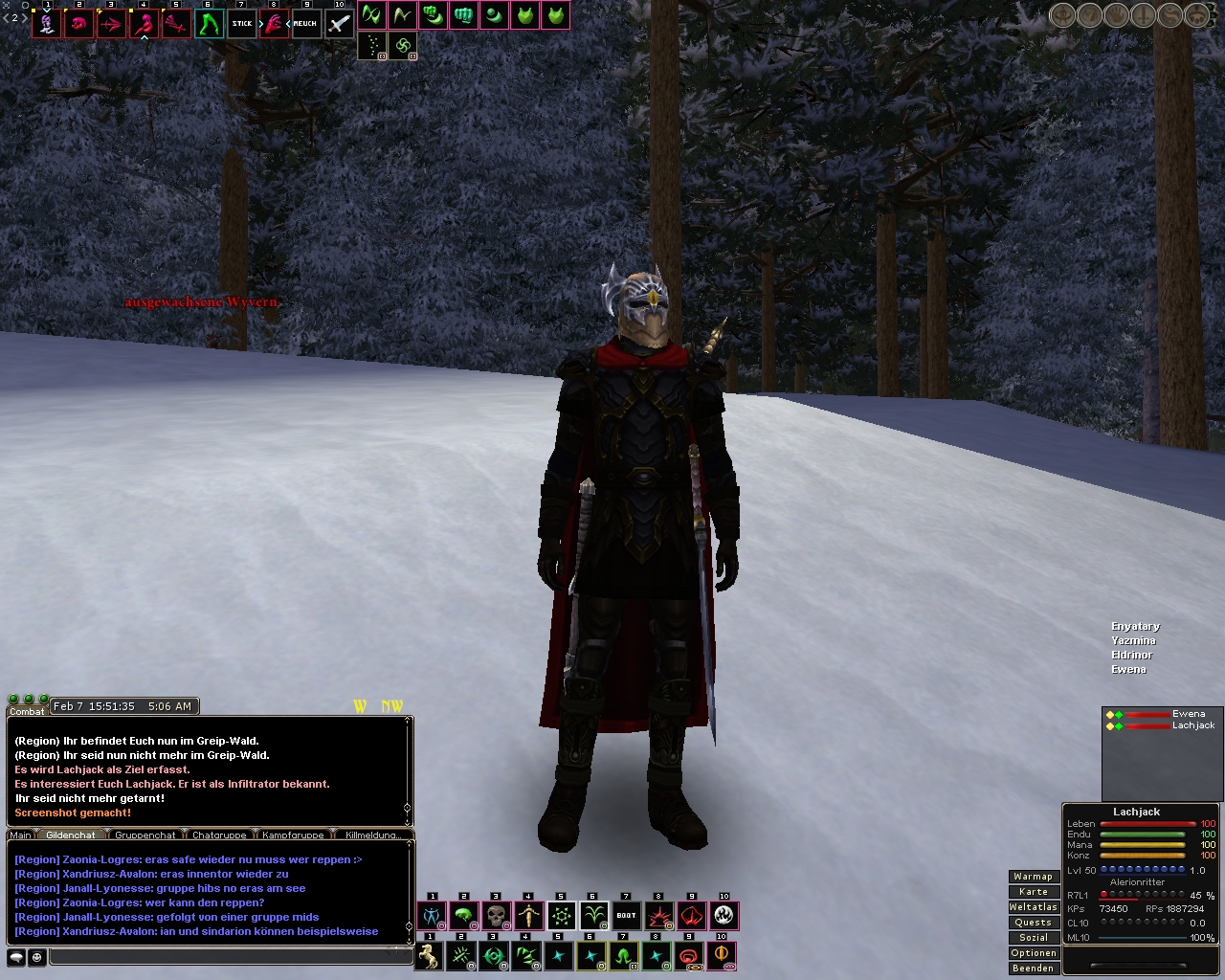
Task: Open the Karte map window
Action: [1033, 892]
